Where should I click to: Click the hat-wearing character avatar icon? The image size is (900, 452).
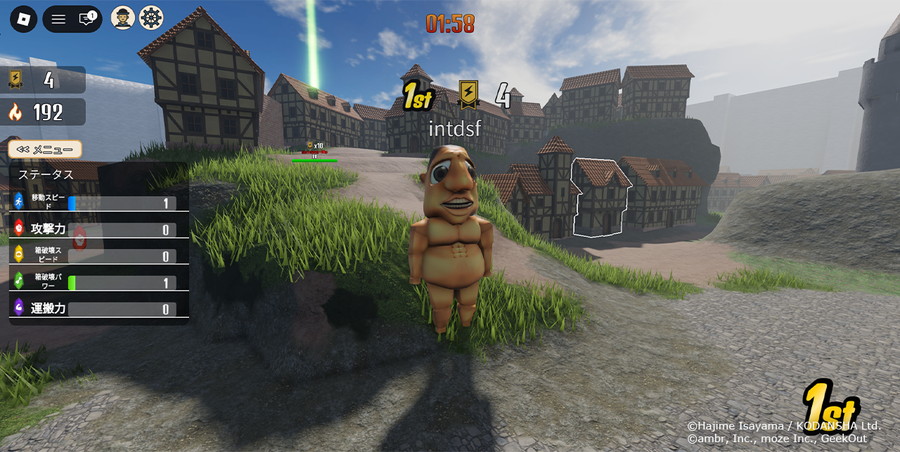(123, 18)
